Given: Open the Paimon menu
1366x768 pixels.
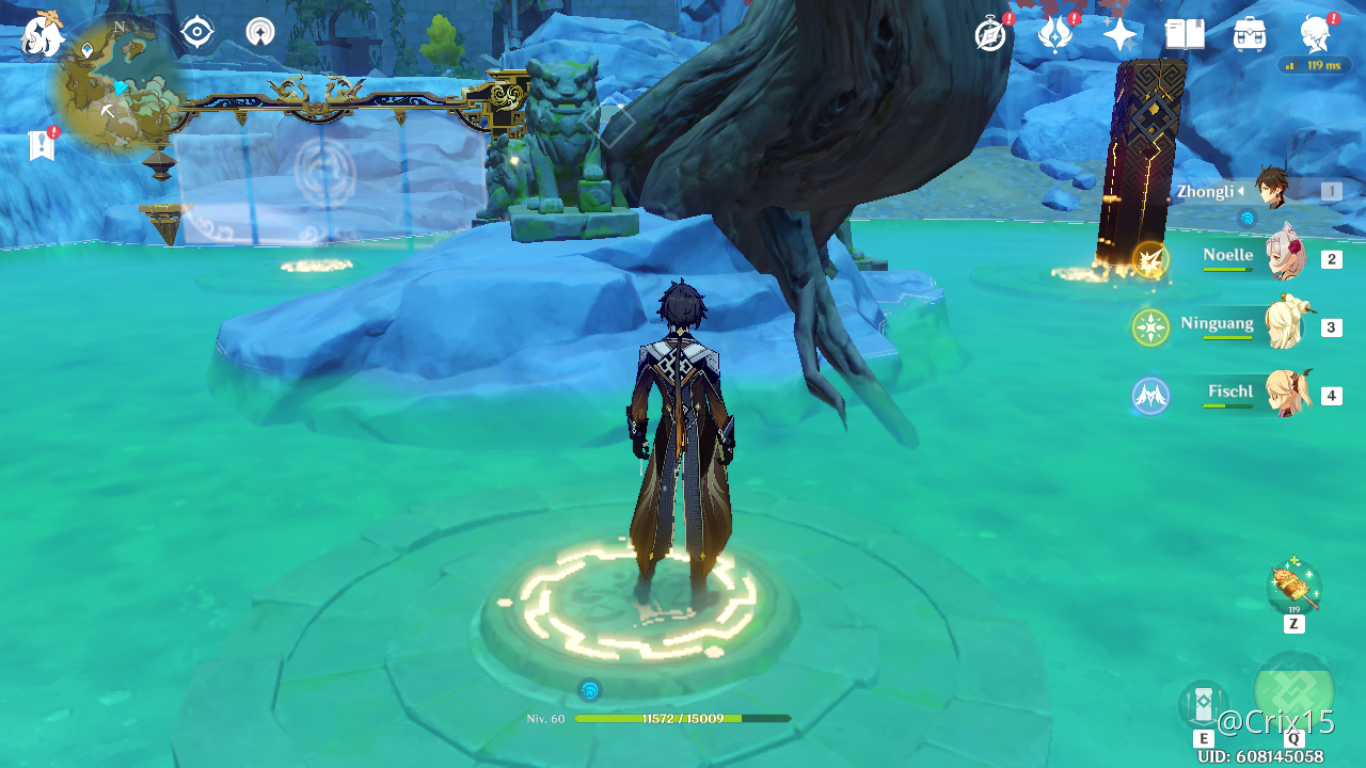Looking at the screenshot, I should point(42,36).
